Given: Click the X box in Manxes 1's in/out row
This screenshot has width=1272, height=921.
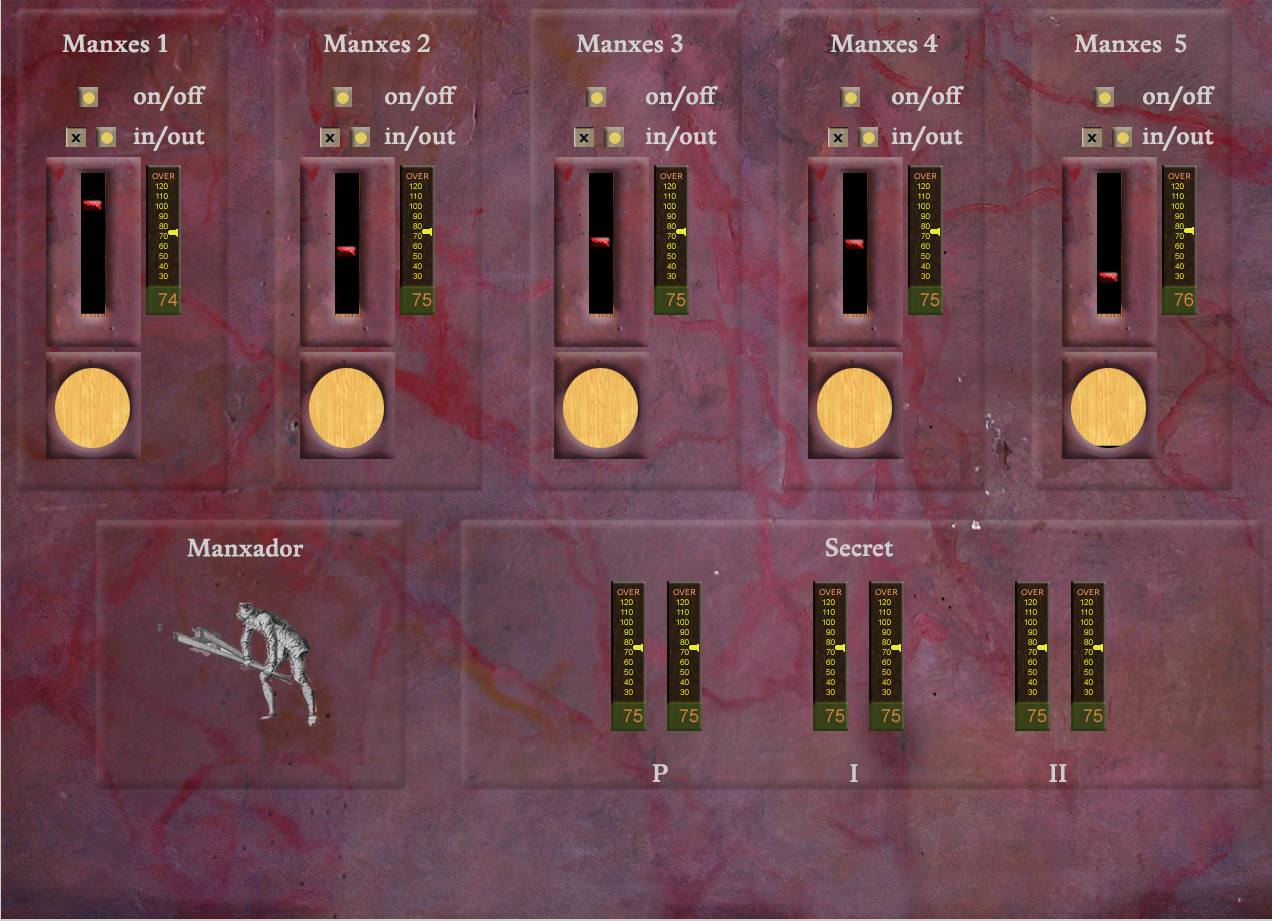Looking at the screenshot, I should (x=76, y=137).
